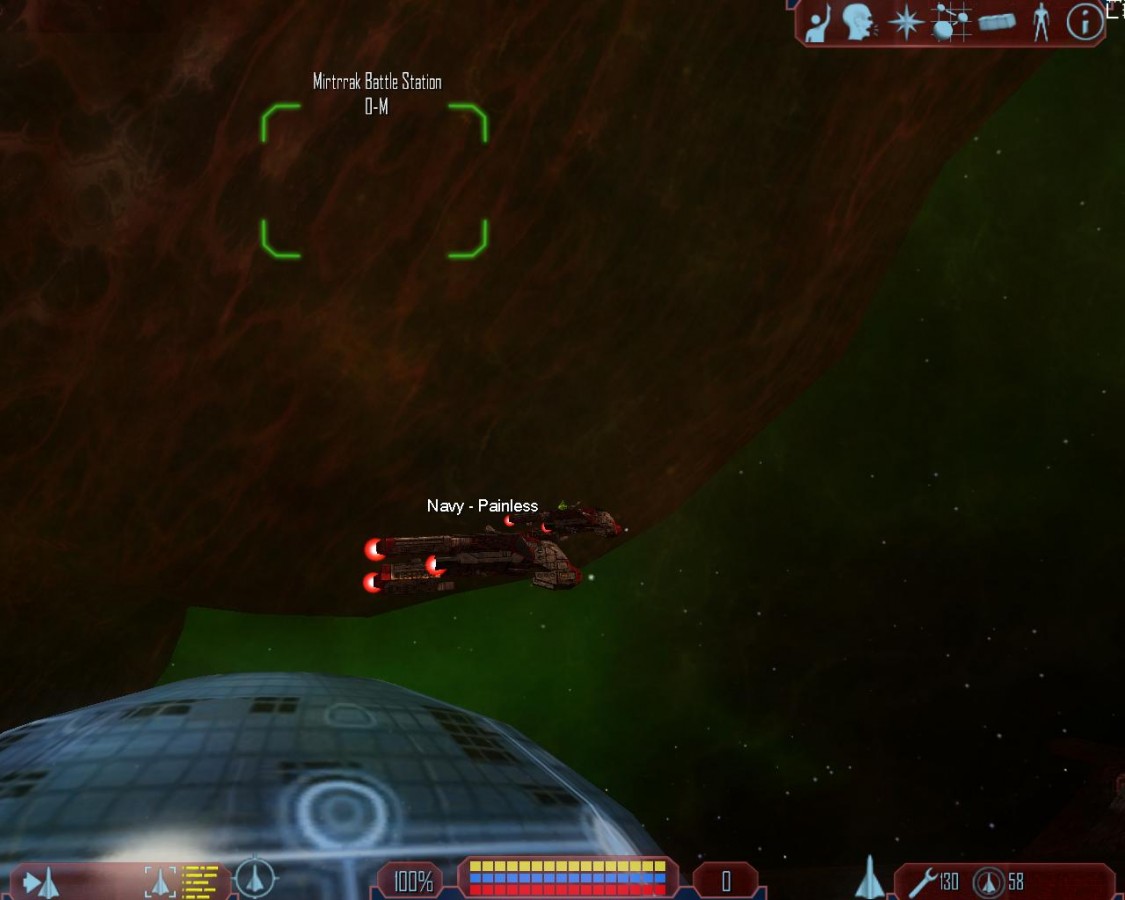
Task: Click the ship in crosshair circle icon
Action: (x=256, y=879)
